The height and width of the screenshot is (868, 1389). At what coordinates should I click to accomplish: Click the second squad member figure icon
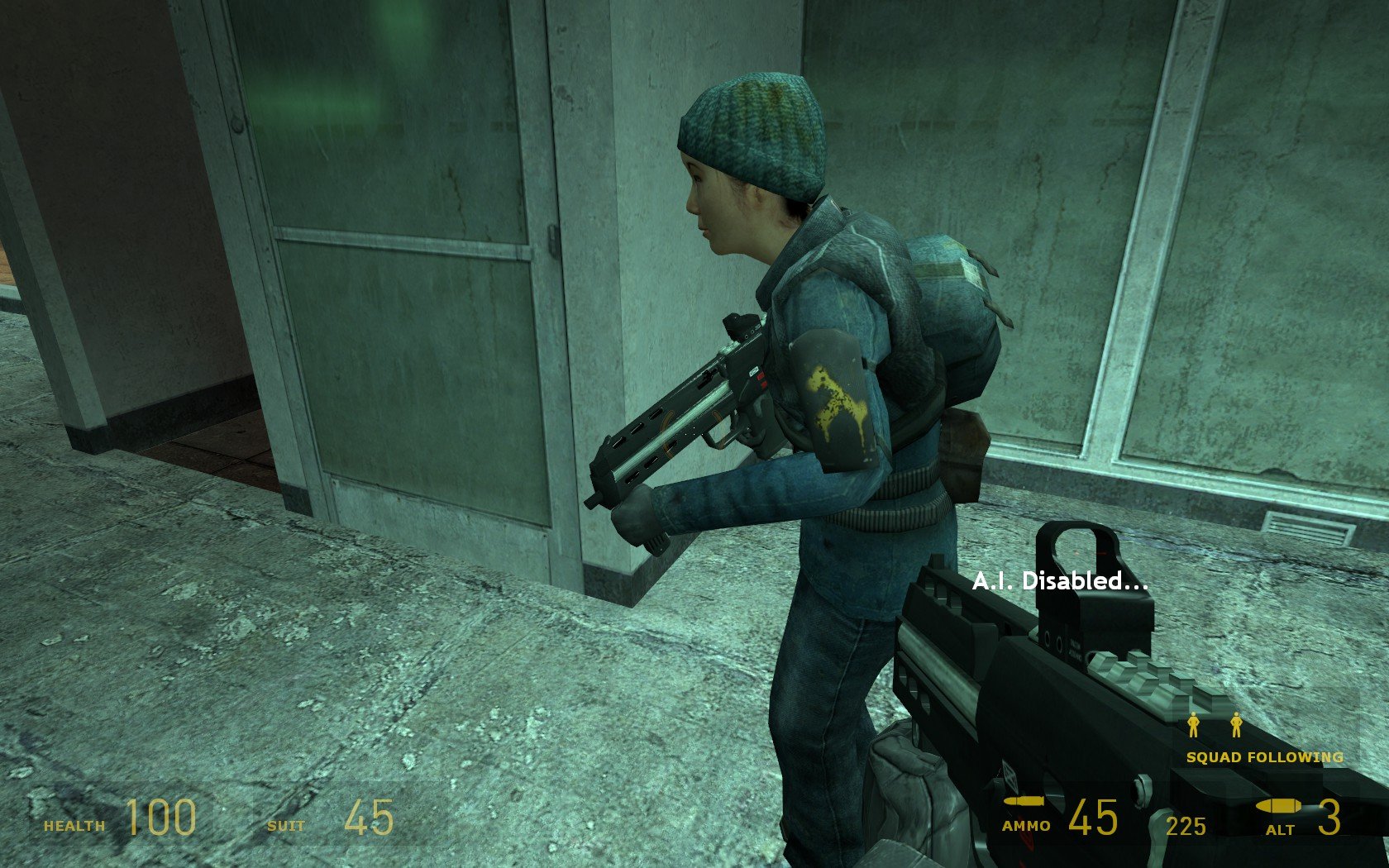pos(1235,723)
